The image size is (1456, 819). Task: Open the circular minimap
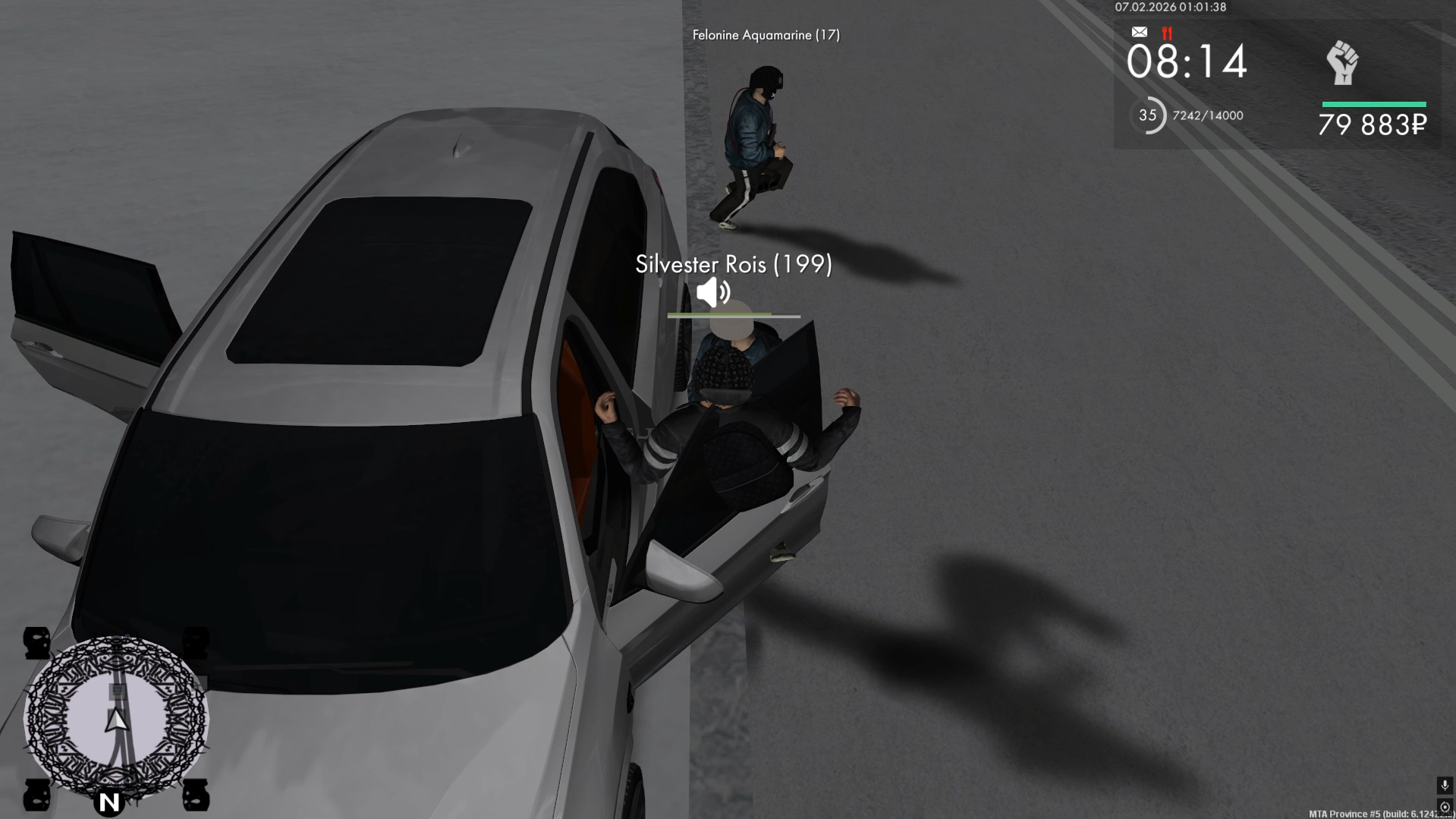pos(116,718)
